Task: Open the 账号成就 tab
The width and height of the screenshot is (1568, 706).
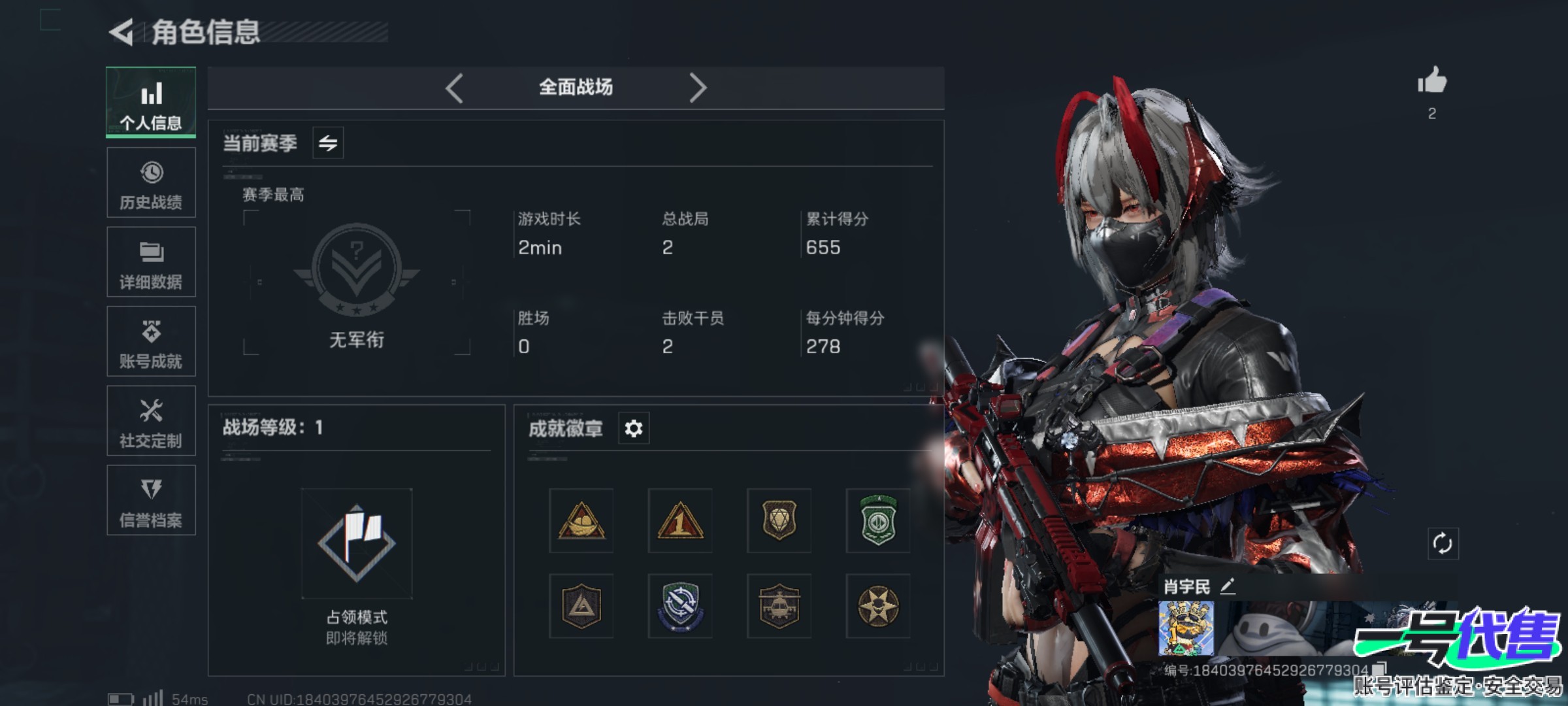Action: click(x=151, y=341)
